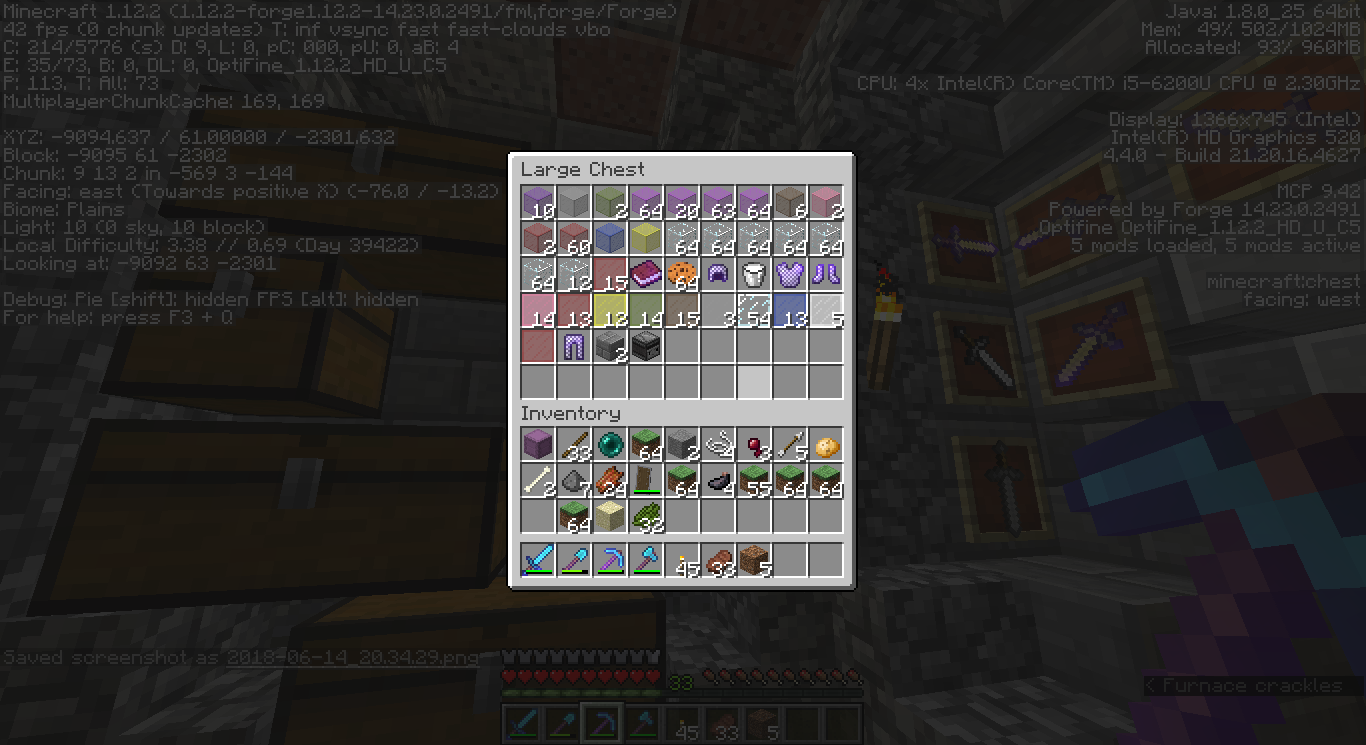Select the diamond axe slot
This screenshot has width=1366, height=745.
[646, 560]
